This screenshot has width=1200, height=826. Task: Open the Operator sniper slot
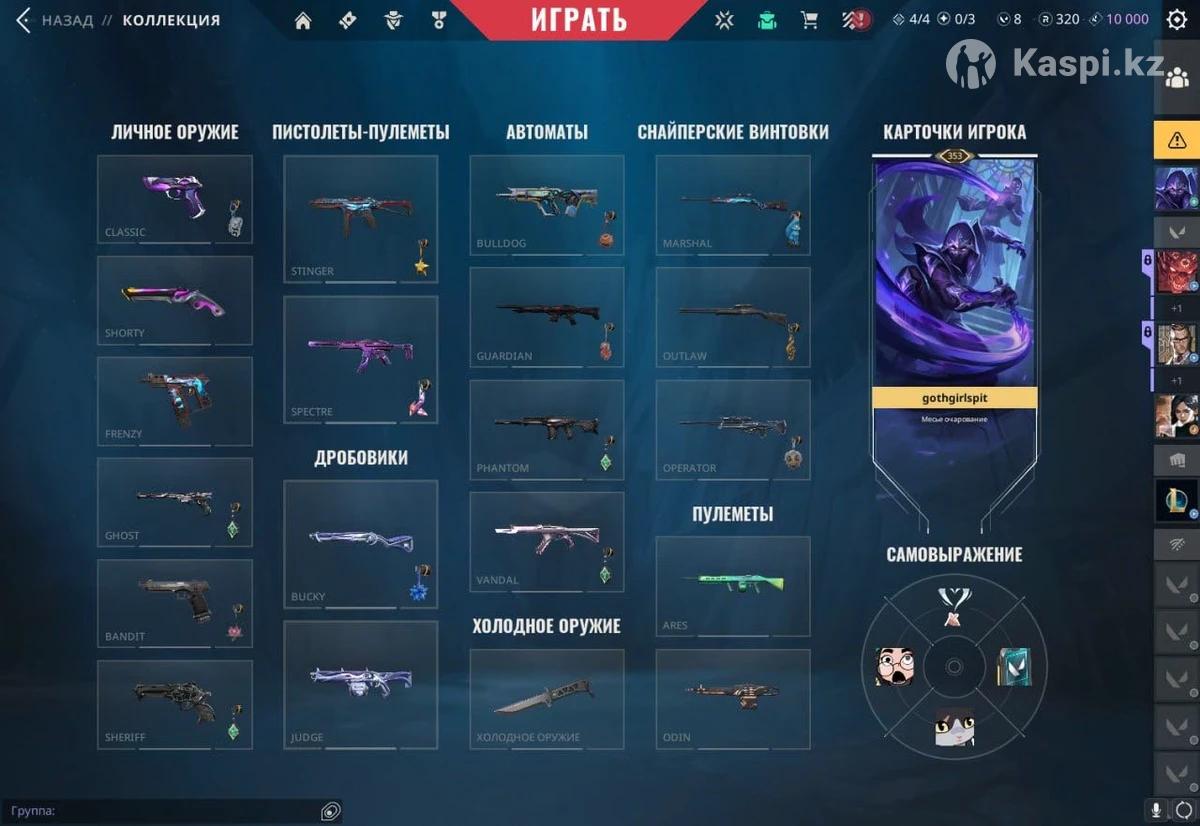coord(732,429)
